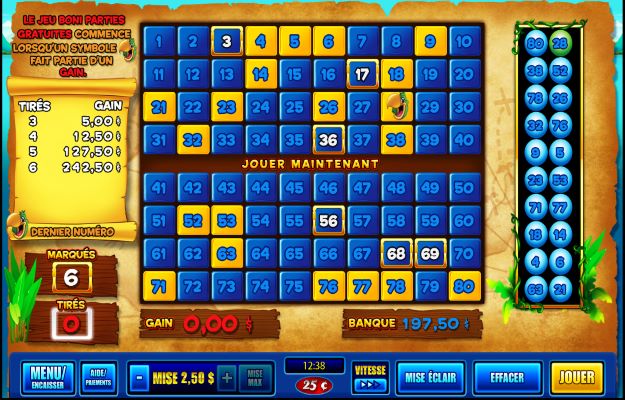Image resolution: width=625 pixels, height=400 pixels.
Task: Increase the bet with the plus button
Action: (227, 378)
